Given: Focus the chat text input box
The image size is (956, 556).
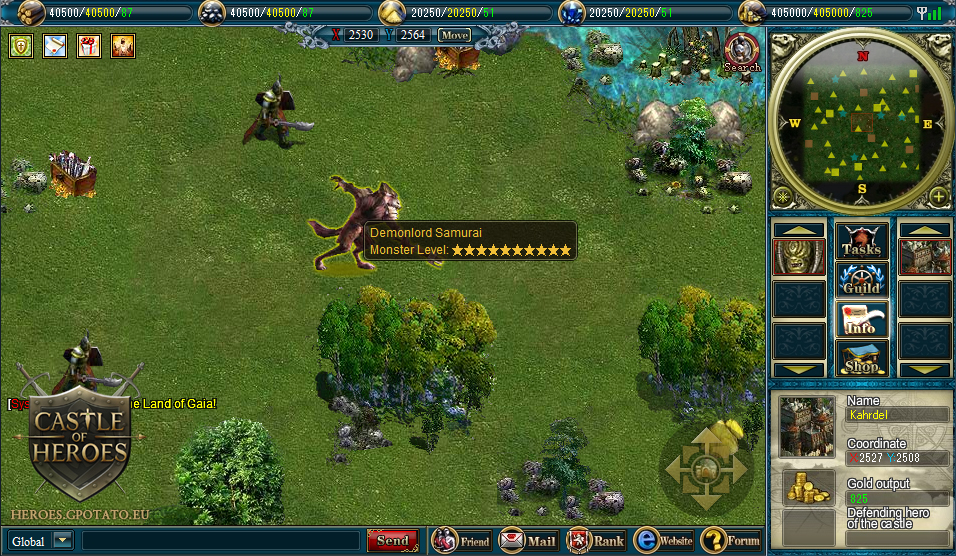Looking at the screenshot, I should [x=220, y=541].
